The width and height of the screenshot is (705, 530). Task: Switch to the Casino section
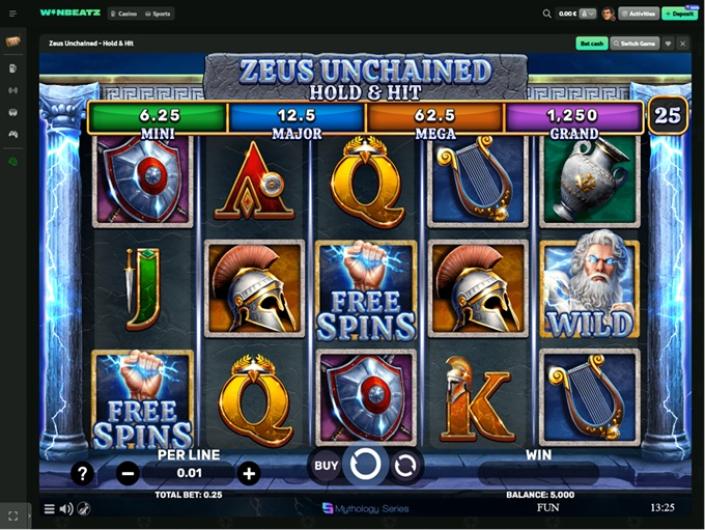(123, 14)
